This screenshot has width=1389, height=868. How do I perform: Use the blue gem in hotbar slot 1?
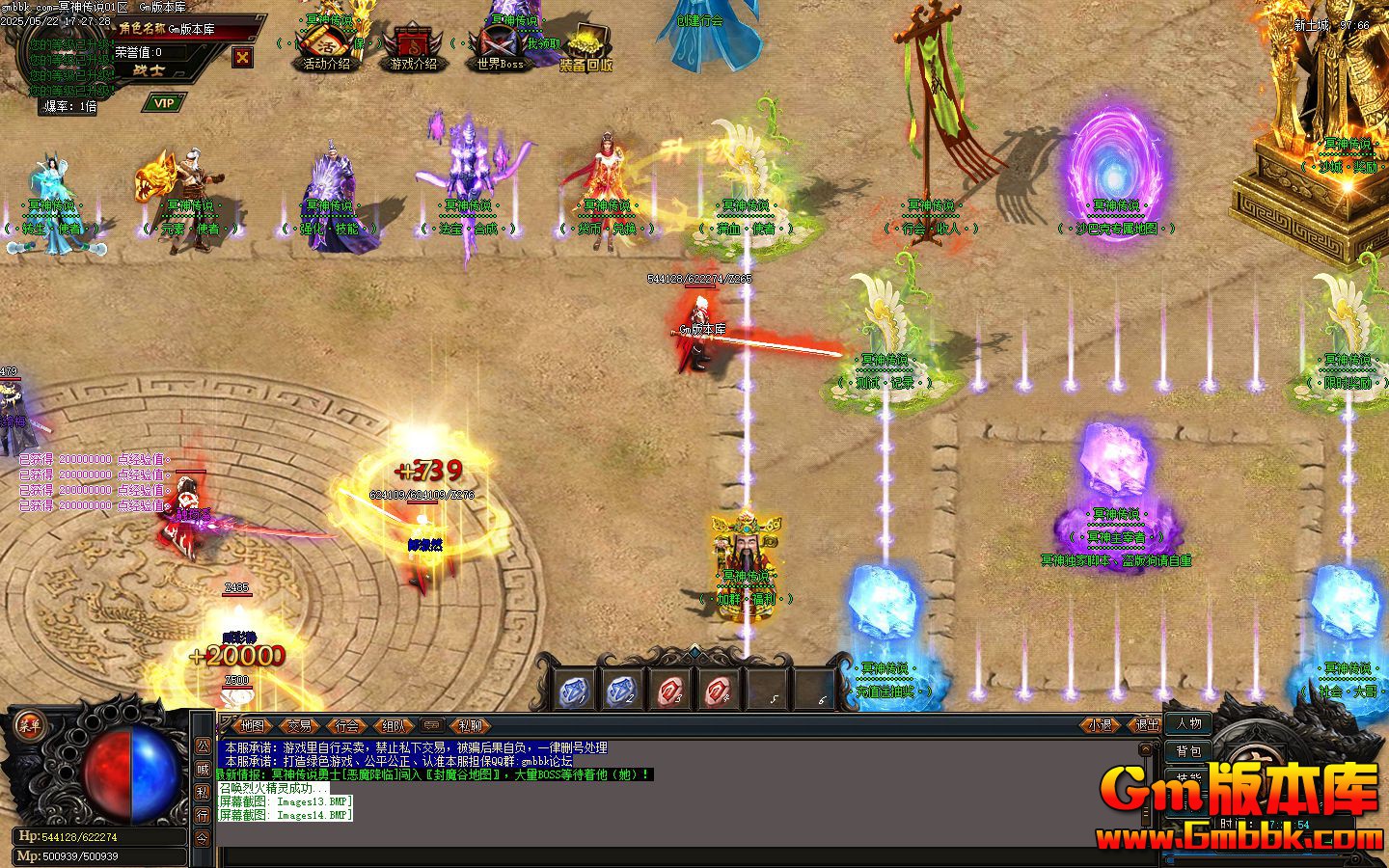point(576,691)
